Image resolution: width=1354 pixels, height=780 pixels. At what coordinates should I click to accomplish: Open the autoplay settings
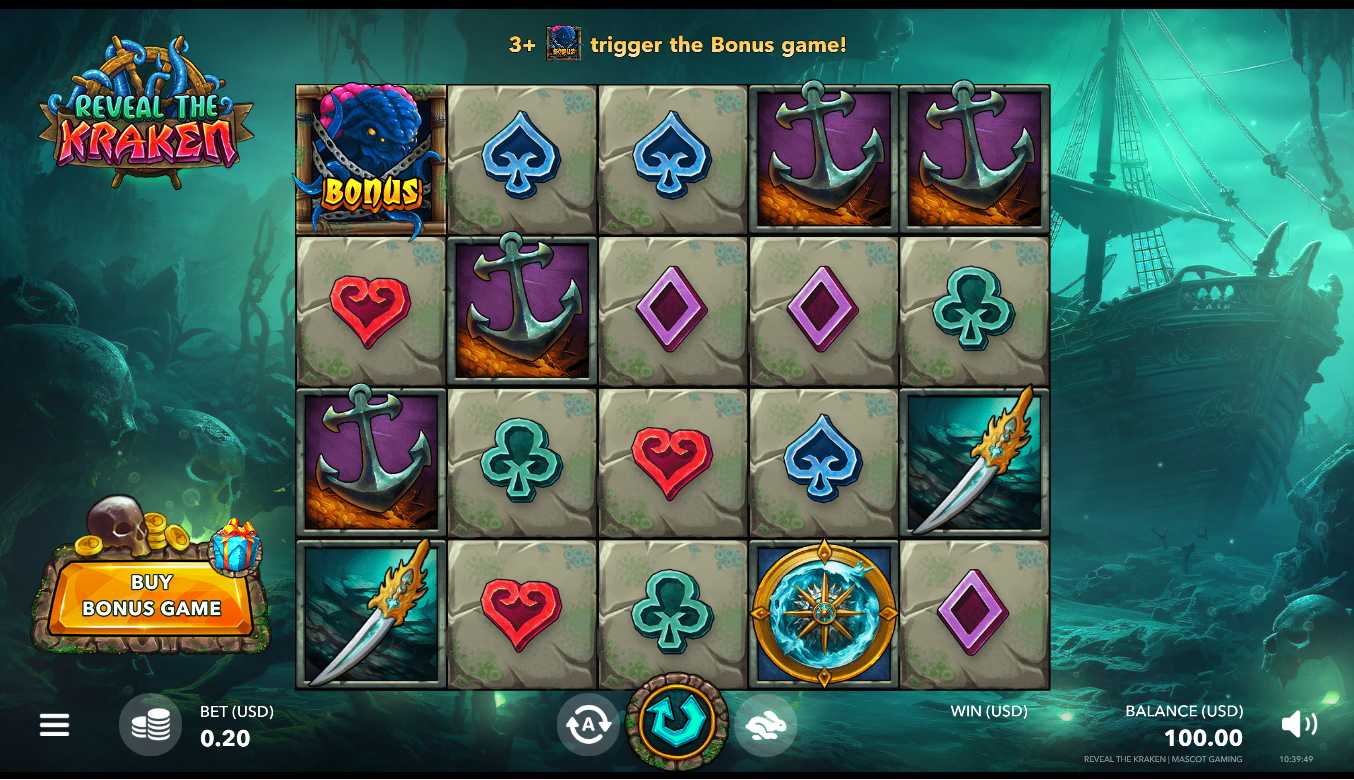588,724
